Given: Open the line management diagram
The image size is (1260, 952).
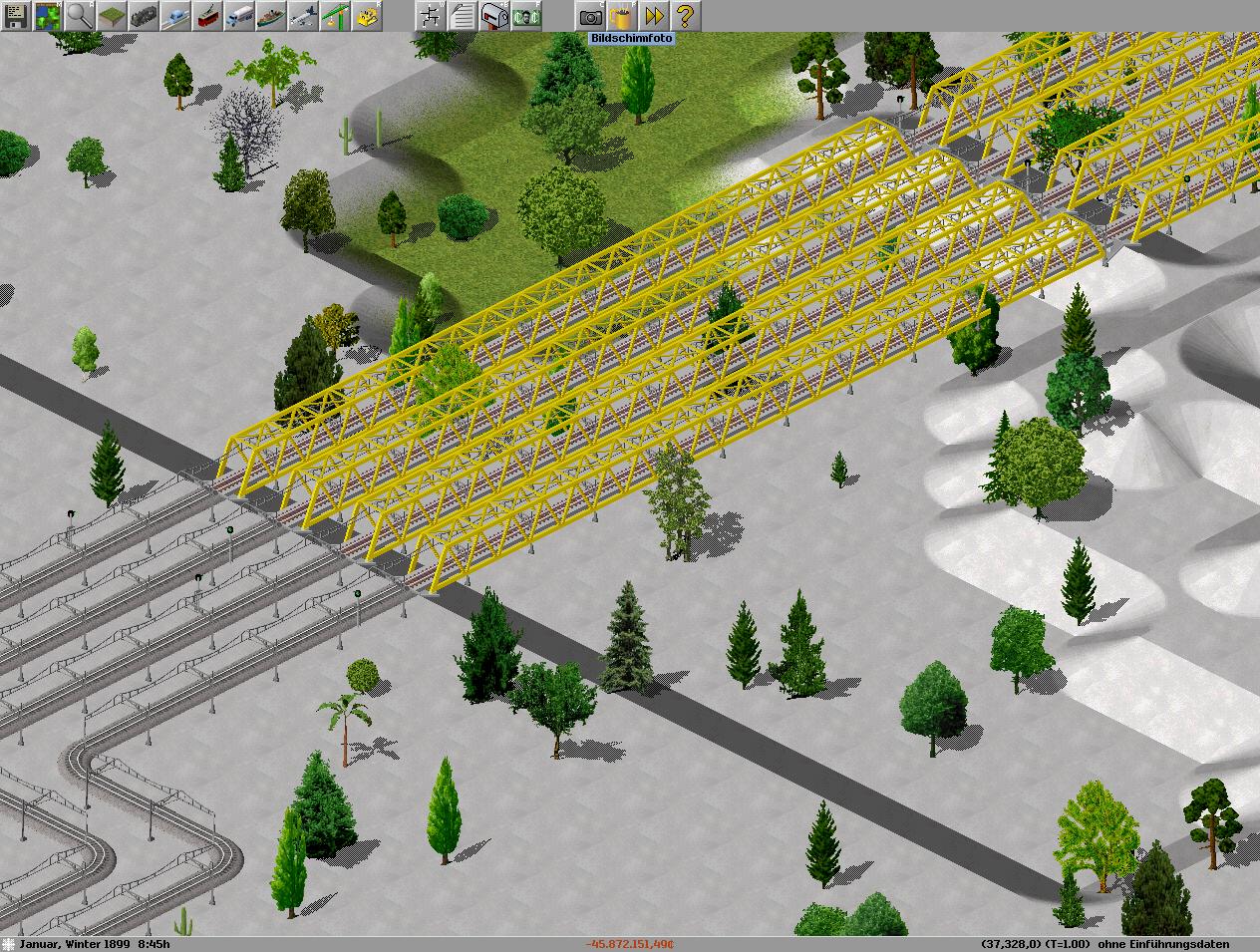Looking at the screenshot, I should [x=431, y=15].
